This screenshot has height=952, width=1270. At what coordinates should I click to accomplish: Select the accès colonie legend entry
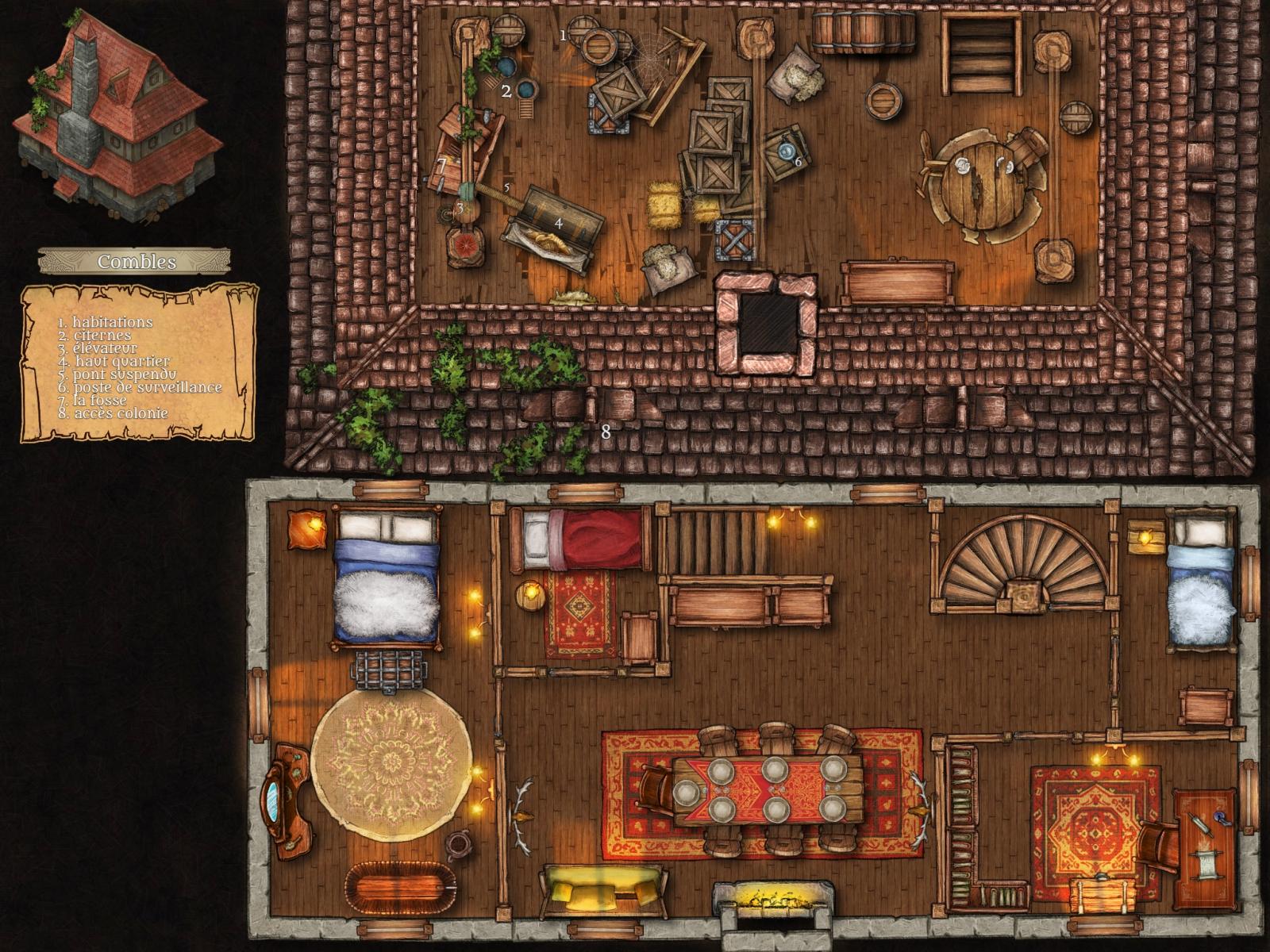click(x=113, y=413)
